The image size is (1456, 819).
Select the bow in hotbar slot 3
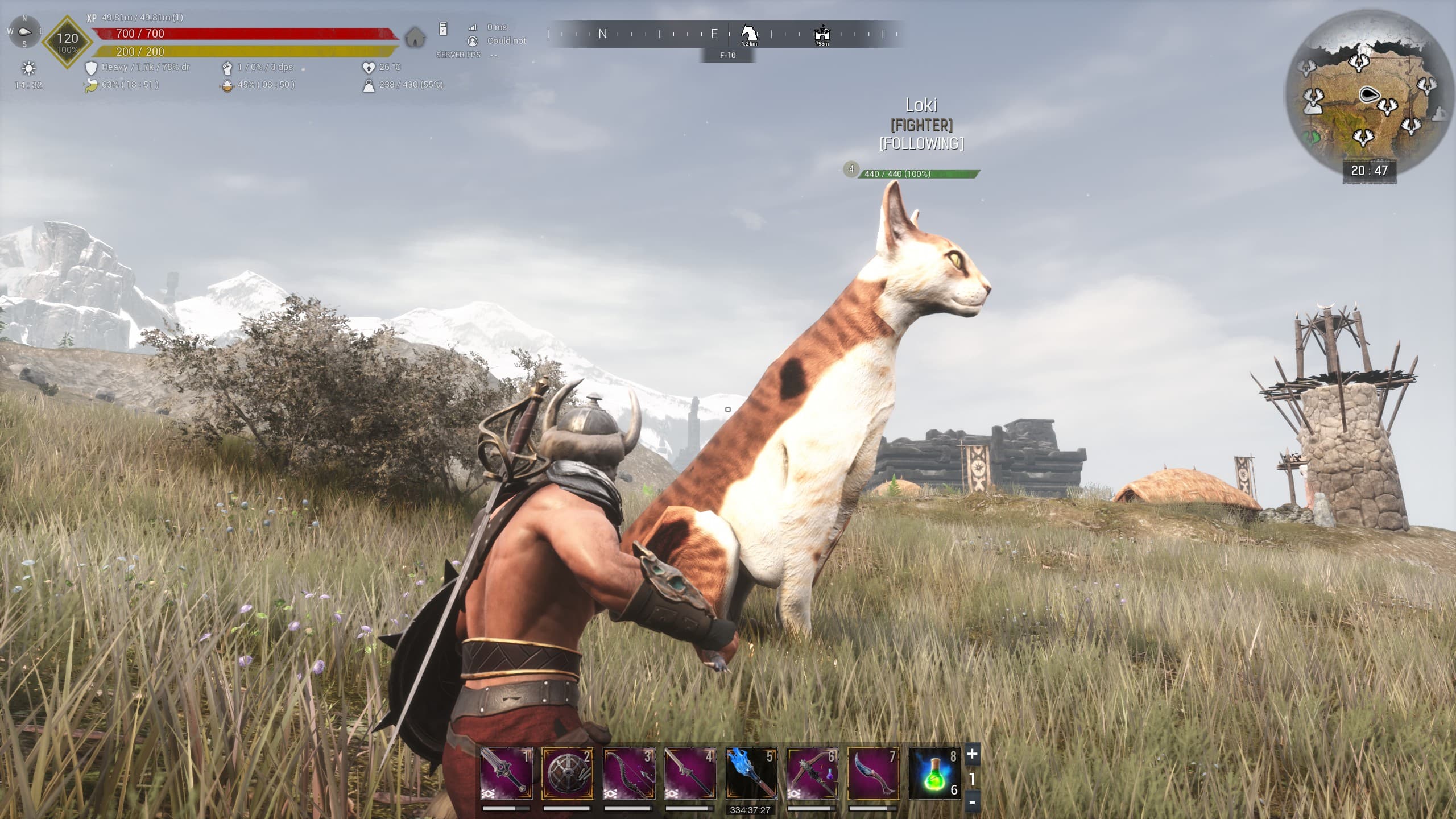click(628, 773)
